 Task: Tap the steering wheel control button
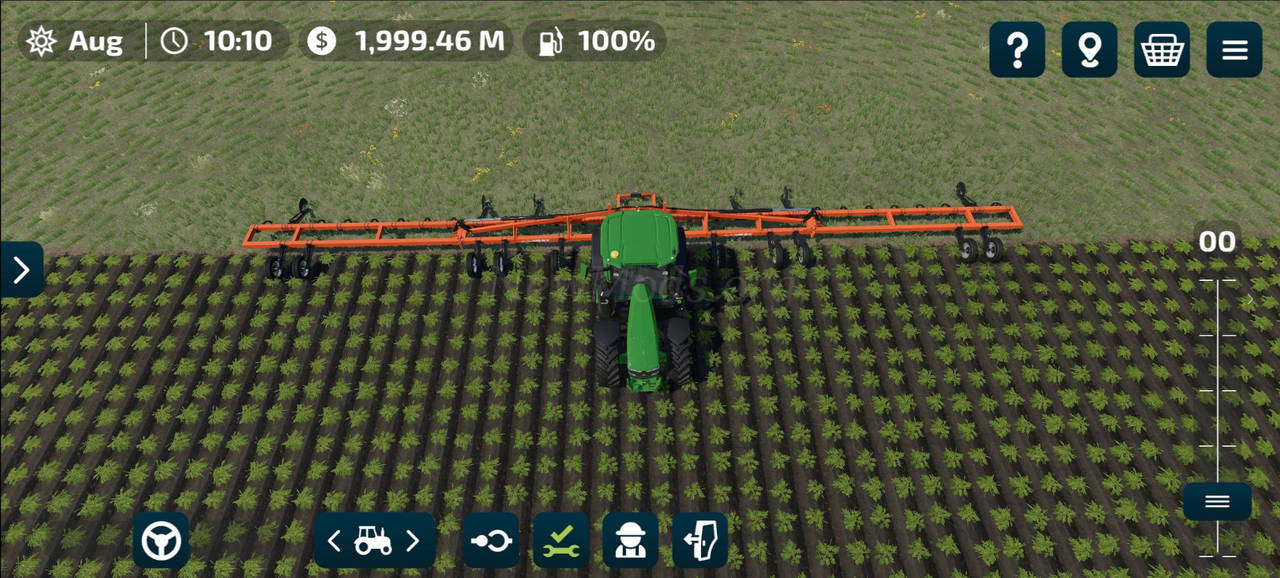coord(161,541)
